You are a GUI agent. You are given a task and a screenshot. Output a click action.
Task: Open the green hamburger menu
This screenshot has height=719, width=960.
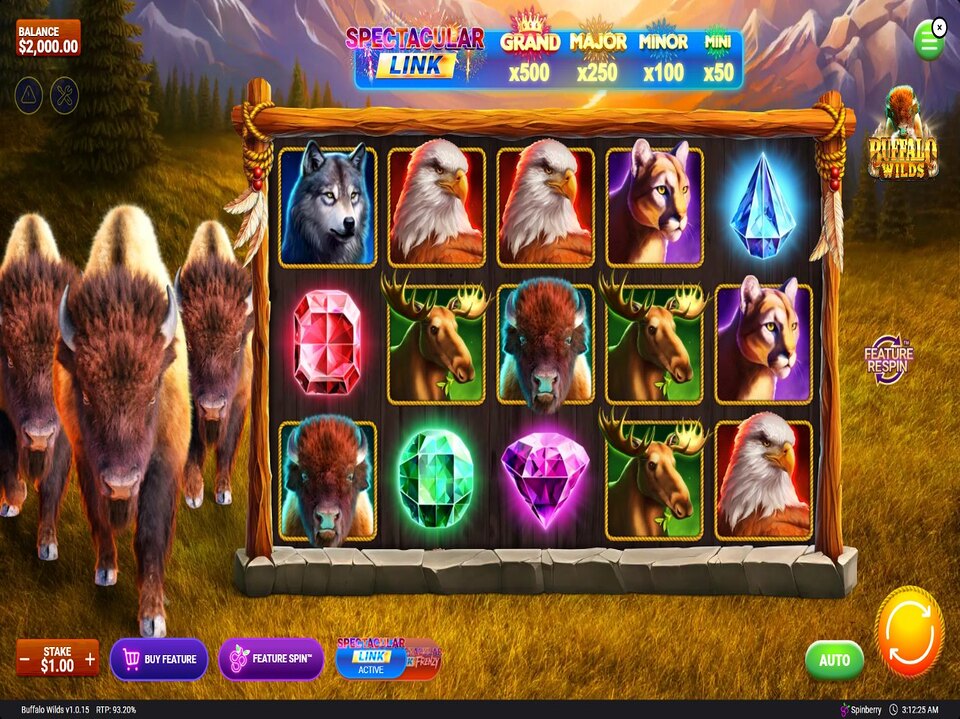click(928, 42)
